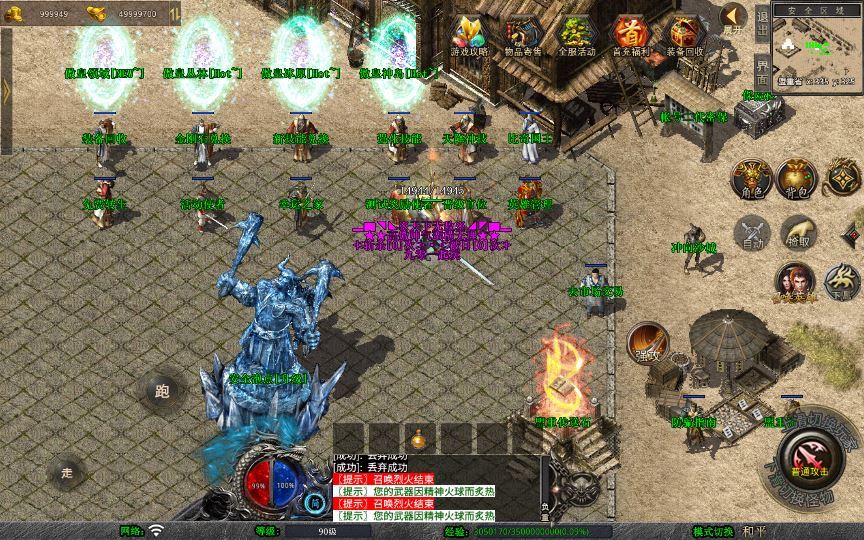Open the 游戏攻略 game guide icon
Image resolution: width=864 pixels, height=540 pixels.
[468, 34]
